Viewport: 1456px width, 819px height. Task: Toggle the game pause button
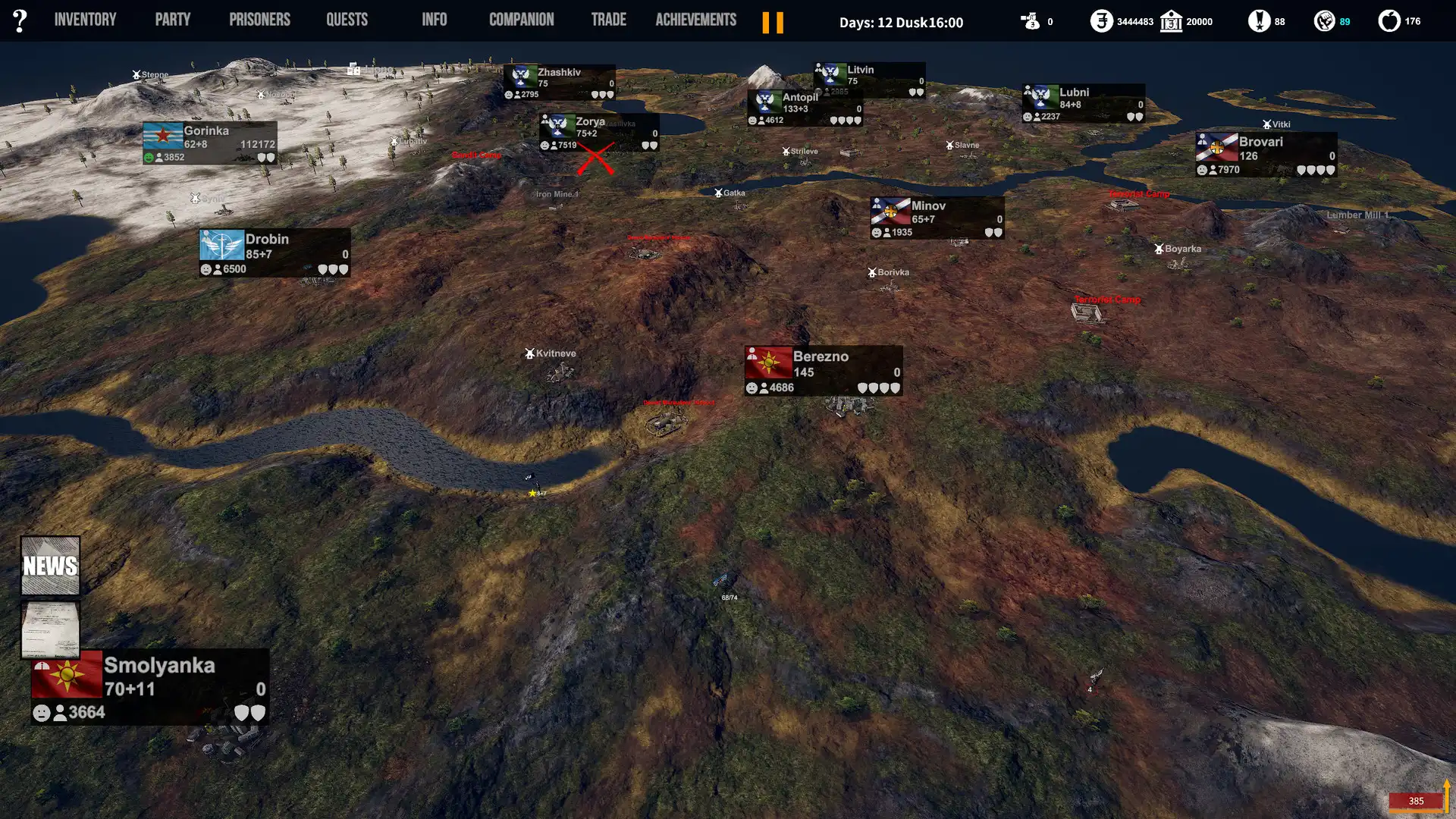tap(773, 24)
